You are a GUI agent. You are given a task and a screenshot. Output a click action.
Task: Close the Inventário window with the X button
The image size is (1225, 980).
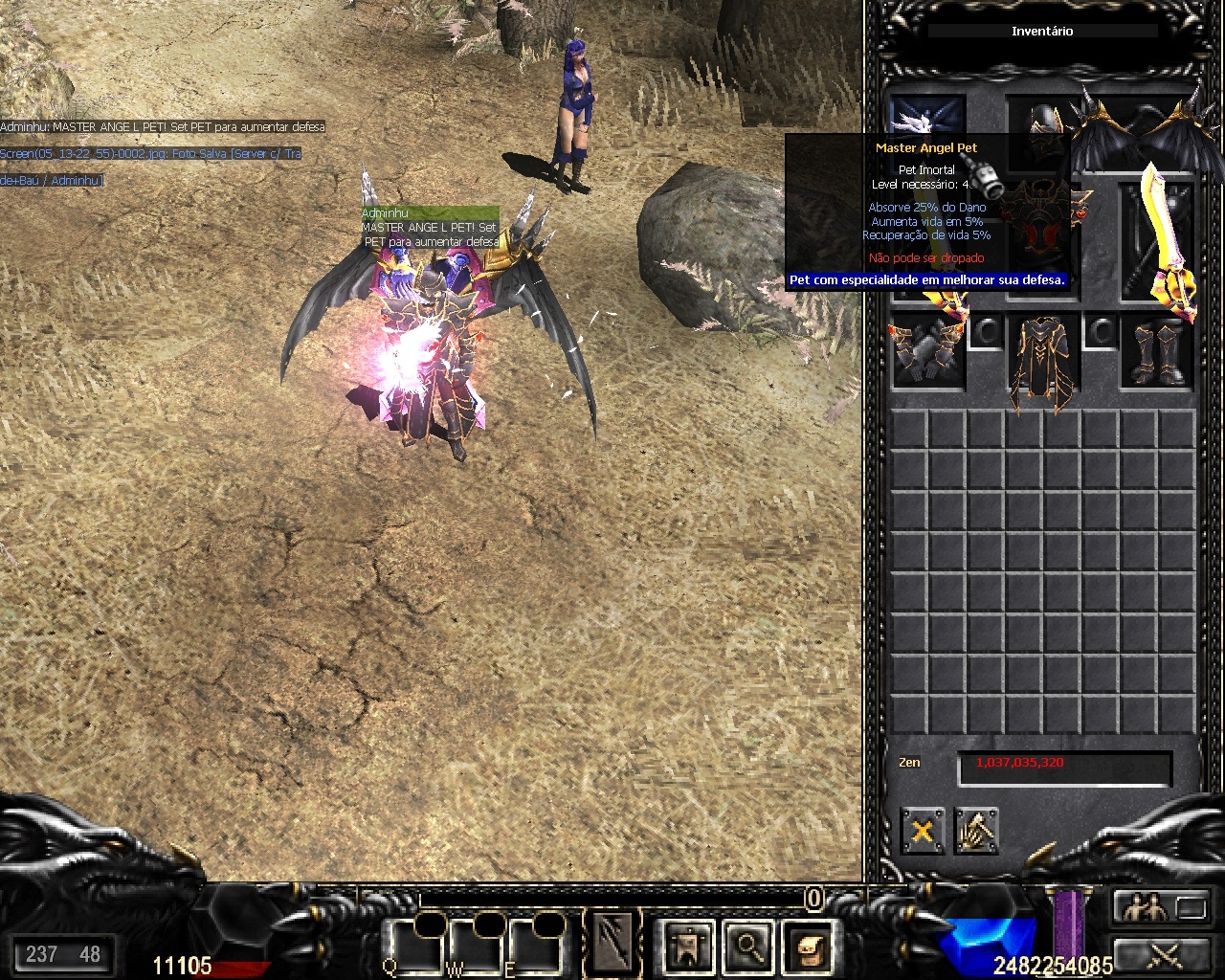click(922, 831)
